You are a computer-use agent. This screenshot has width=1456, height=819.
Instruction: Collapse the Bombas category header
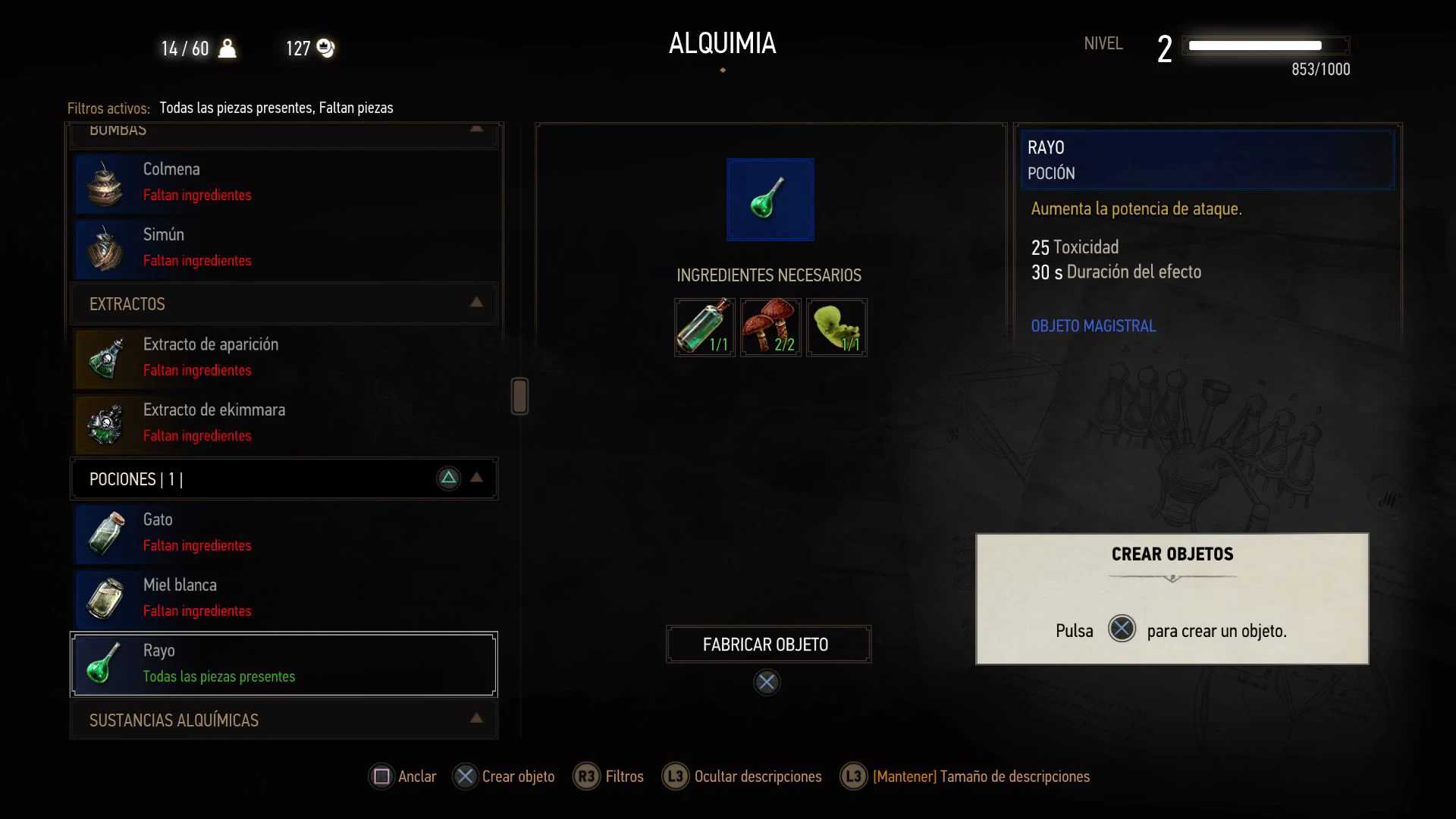point(284,132)
